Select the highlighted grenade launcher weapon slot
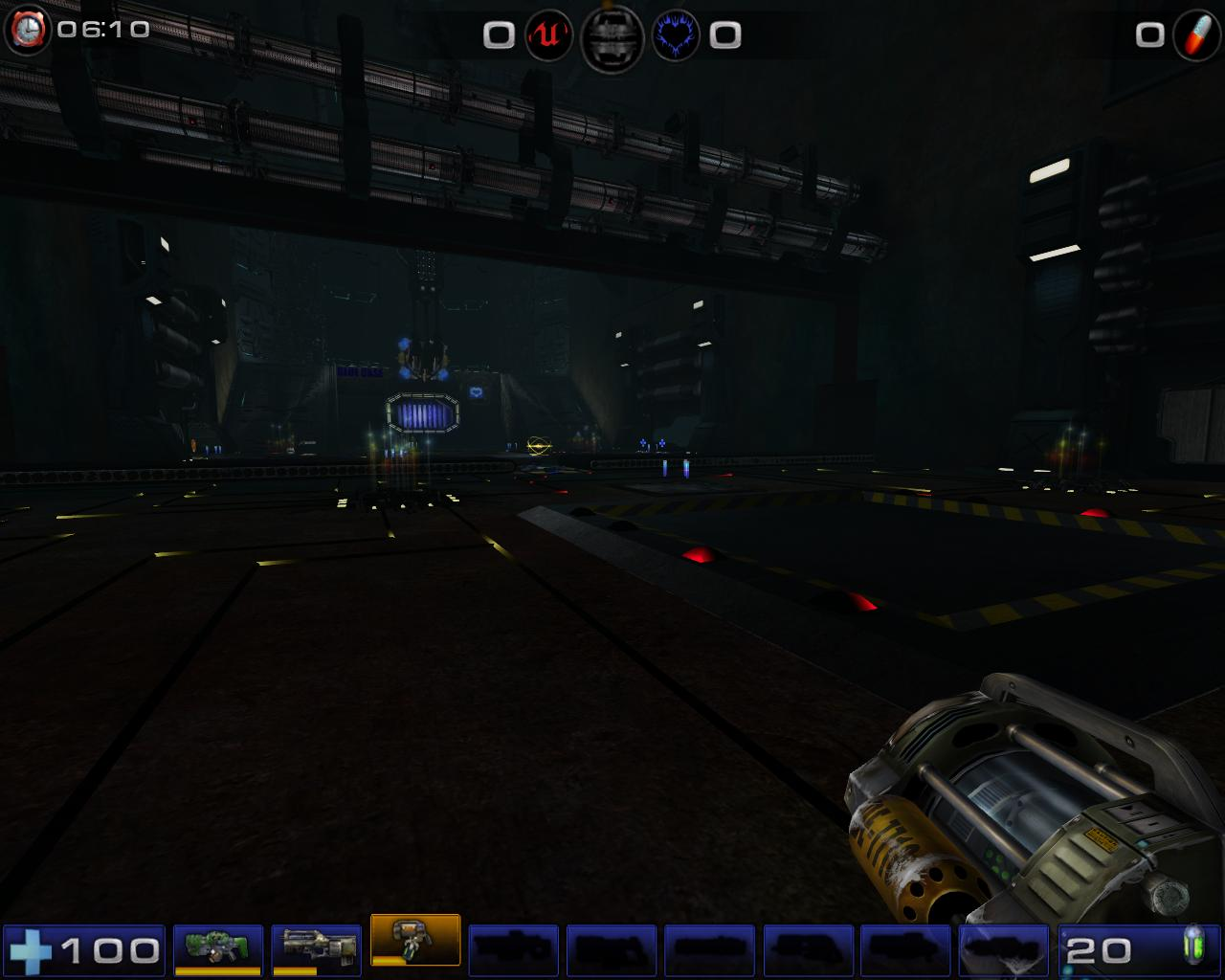 415,943
